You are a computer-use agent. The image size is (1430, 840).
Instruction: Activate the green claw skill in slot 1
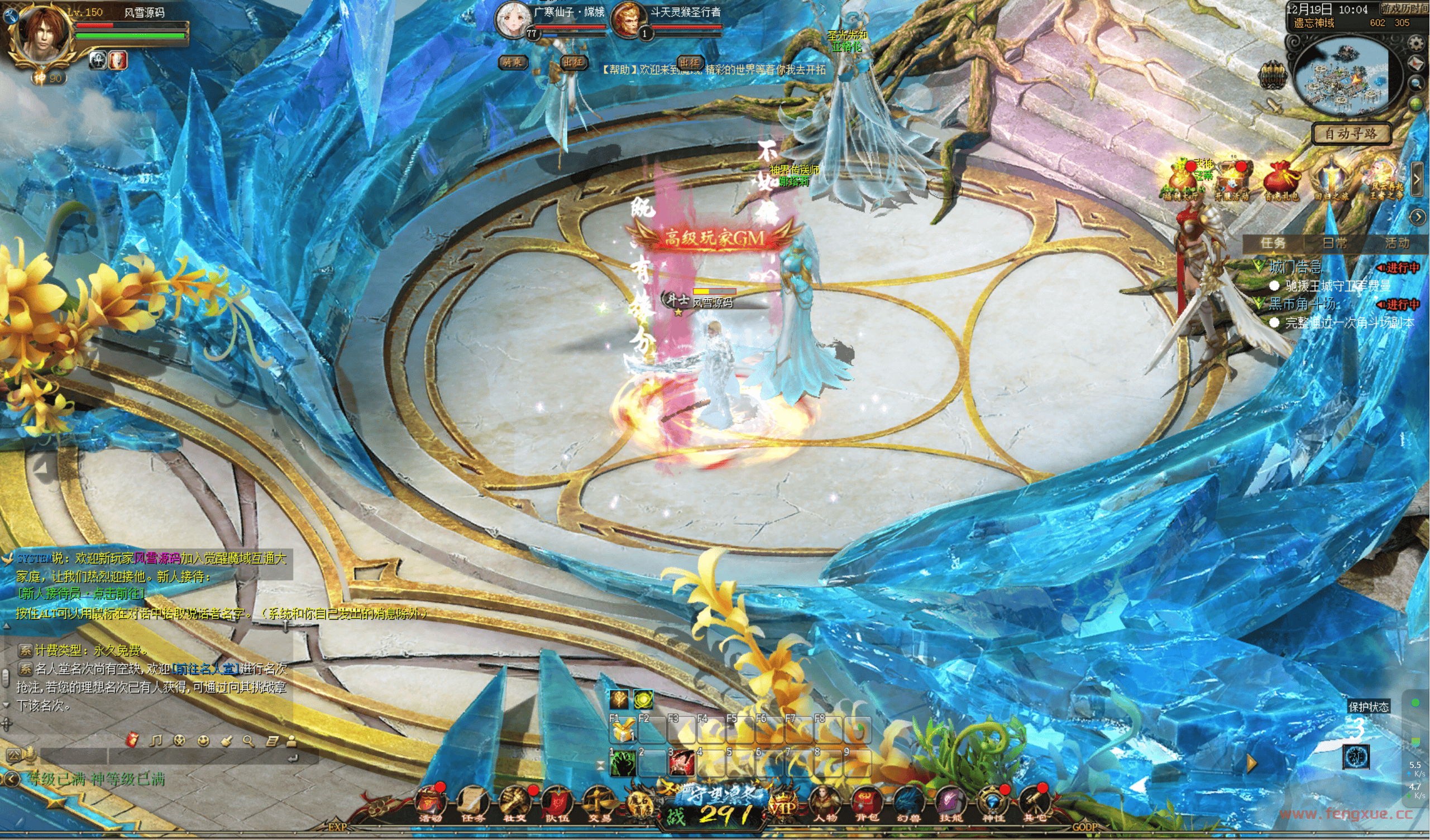click(623, 764)
